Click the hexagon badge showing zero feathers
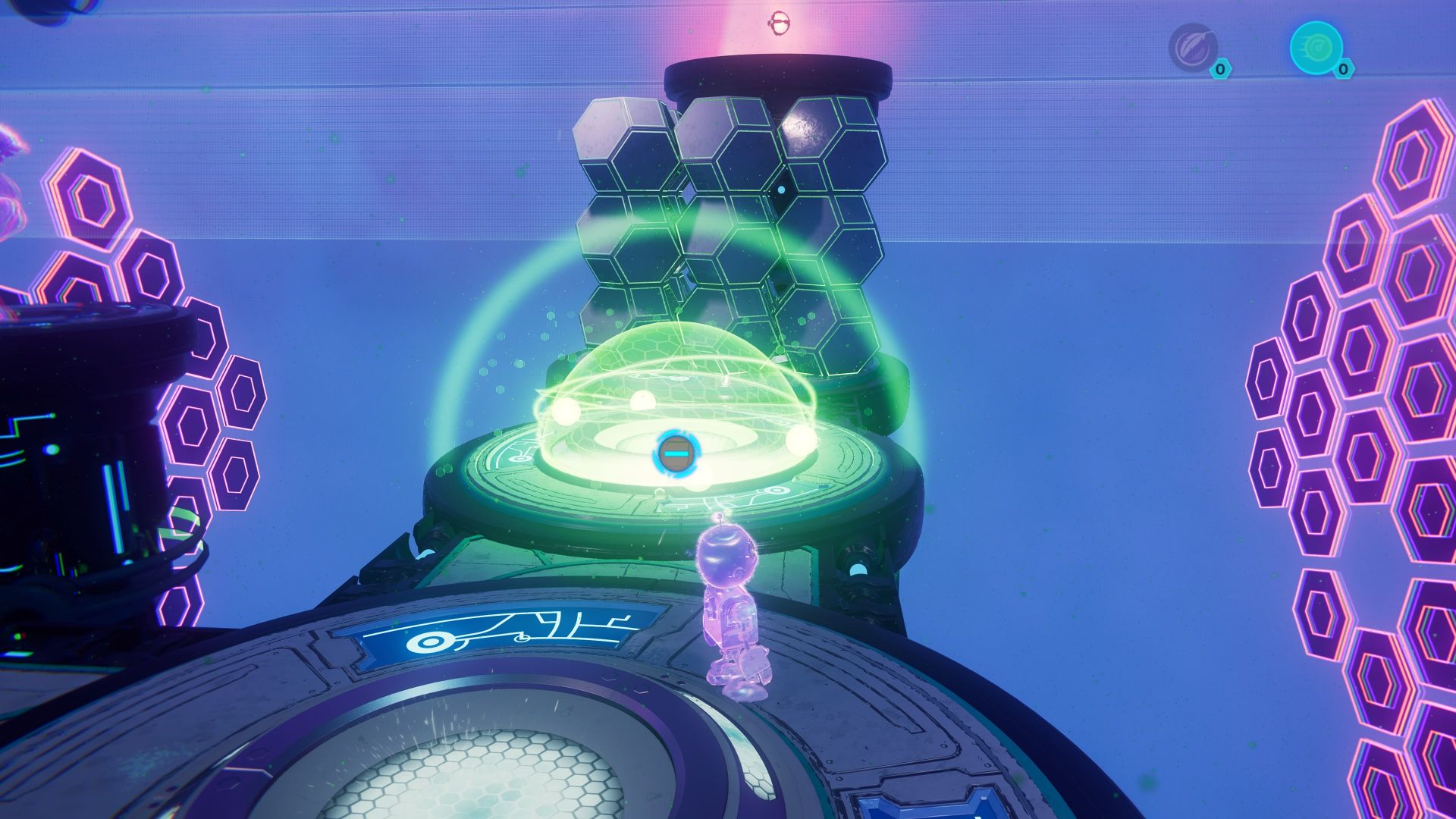The width and height of the screenshot is (1456, 819). pos(1221,70)
